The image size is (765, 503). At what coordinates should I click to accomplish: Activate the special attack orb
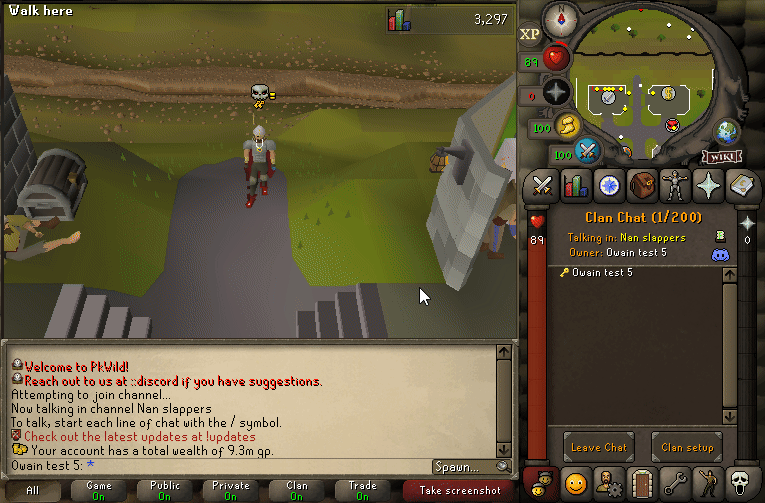click(x=587, y=151)
